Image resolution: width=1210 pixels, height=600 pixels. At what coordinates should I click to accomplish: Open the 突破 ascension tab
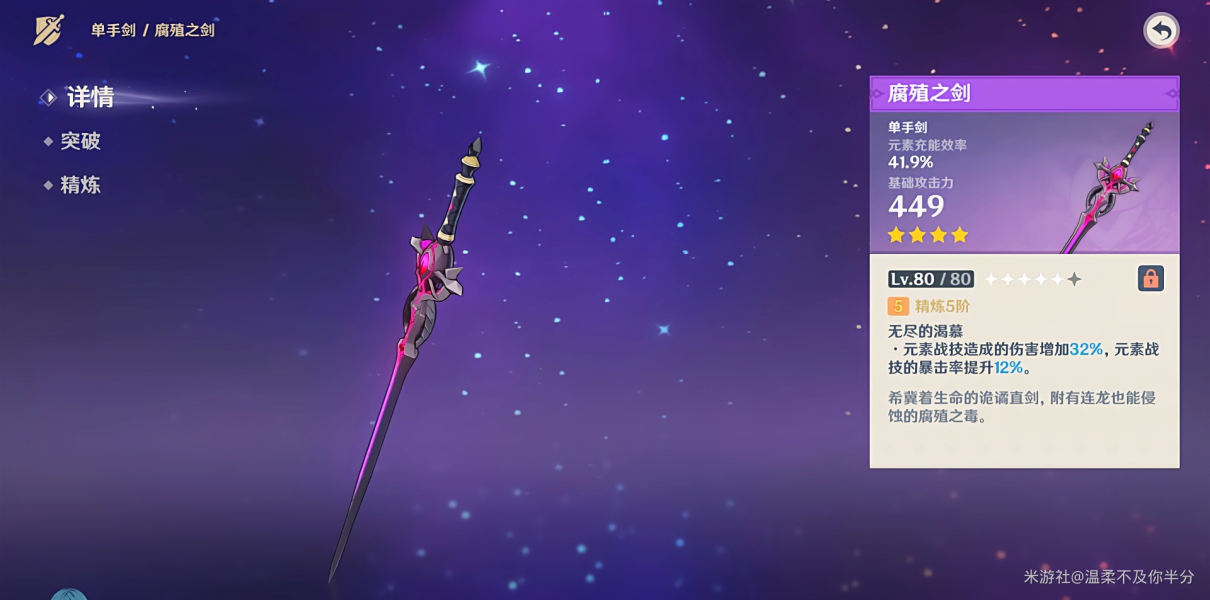(x=80, y=141)
